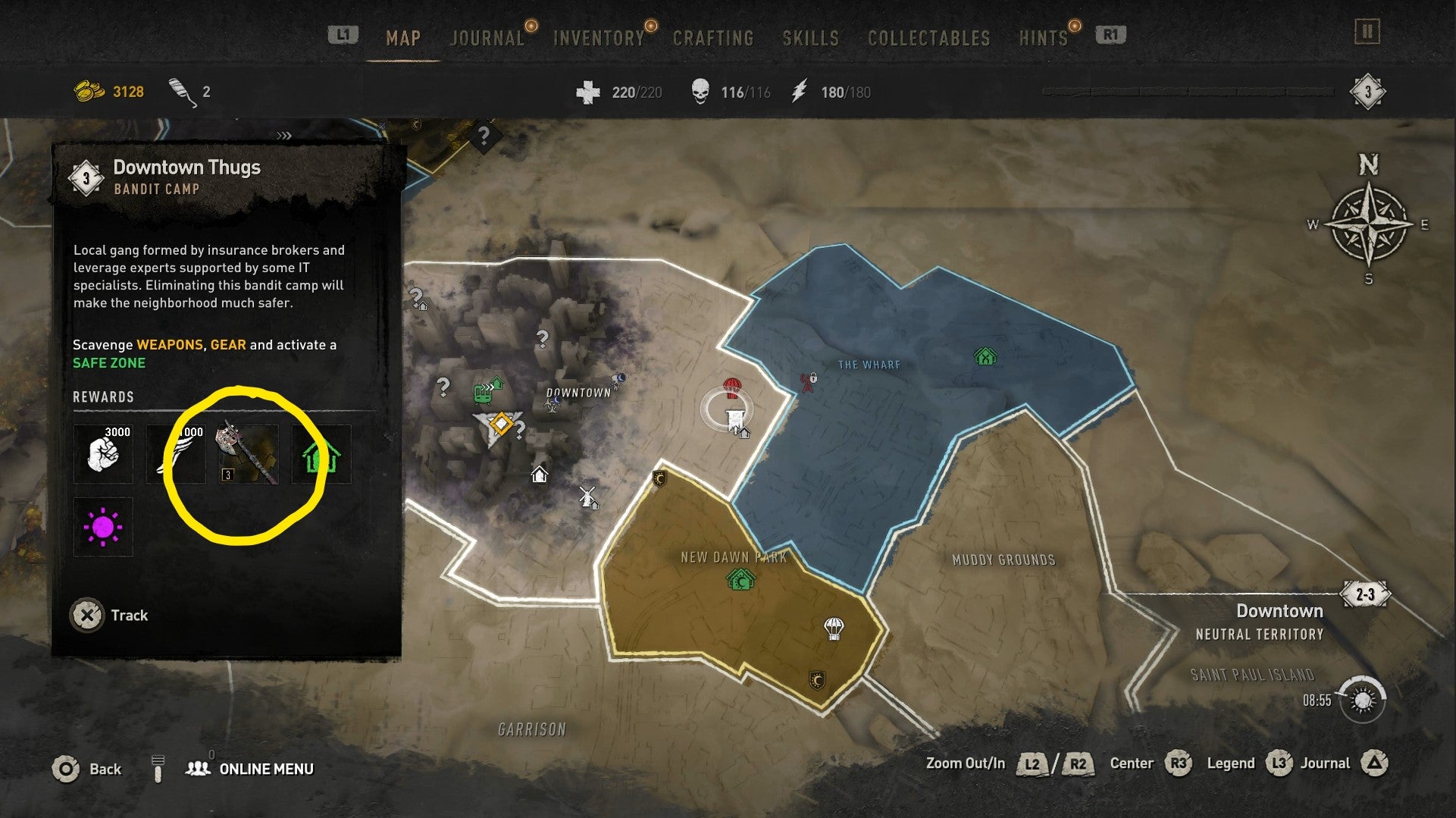Click the coins currency icon showing 3128

86,90
